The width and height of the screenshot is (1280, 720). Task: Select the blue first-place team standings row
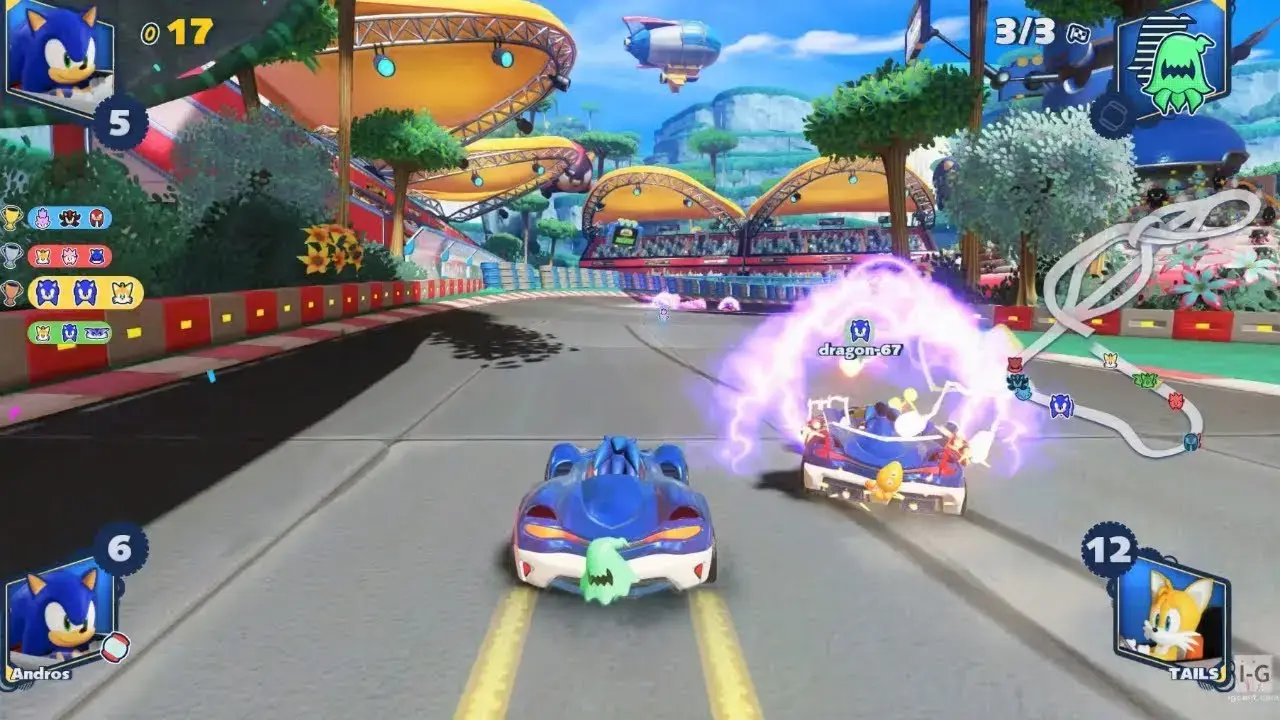pyautogui.click(x=69, y=218)
